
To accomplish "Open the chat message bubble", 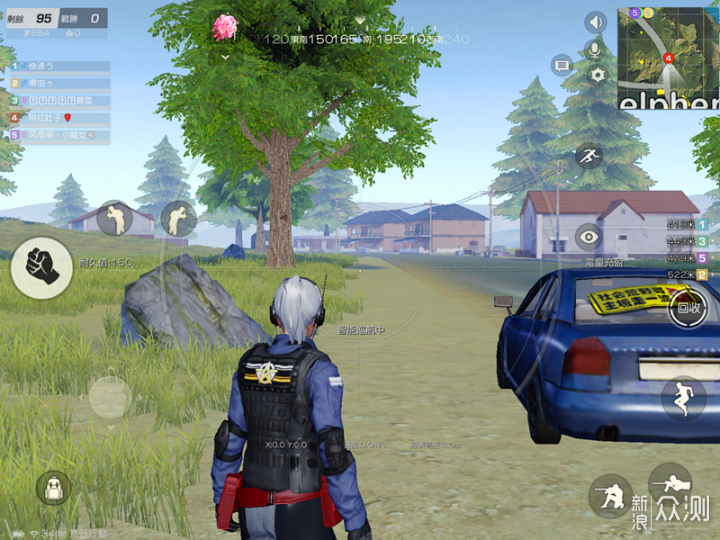I will pos(562,65).
